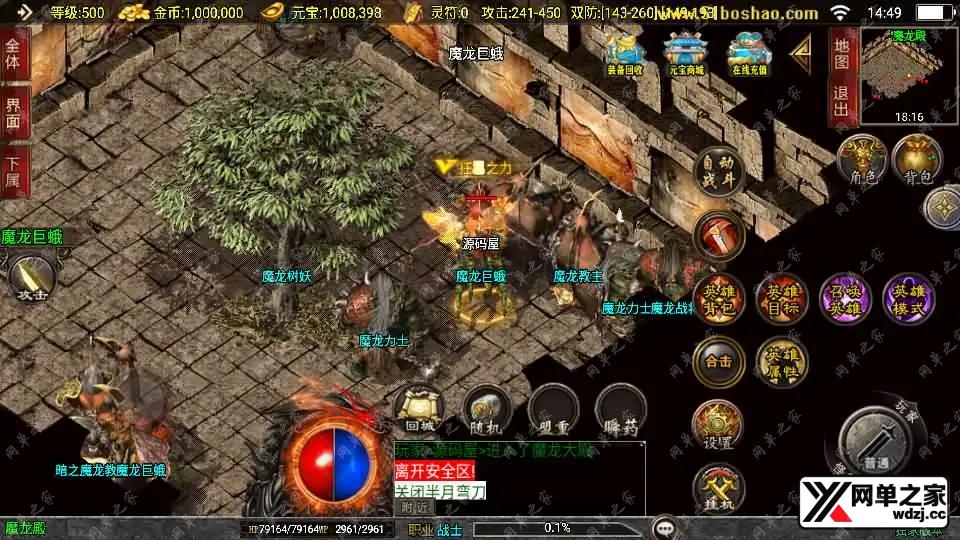
Task: Activate 召唤英雄 summon hero
Action: 846,298
